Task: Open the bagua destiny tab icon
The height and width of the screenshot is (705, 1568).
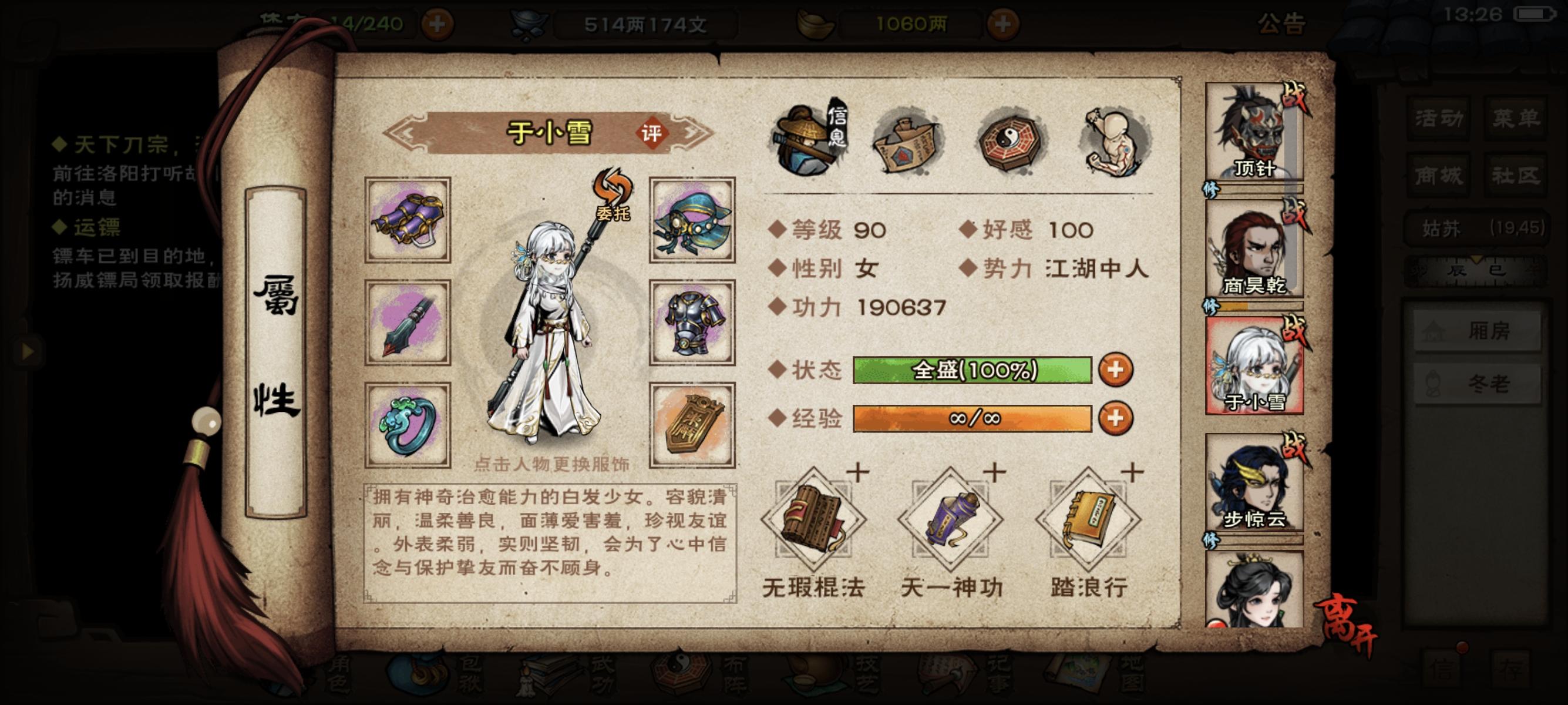Action: tap(1011, 143)
